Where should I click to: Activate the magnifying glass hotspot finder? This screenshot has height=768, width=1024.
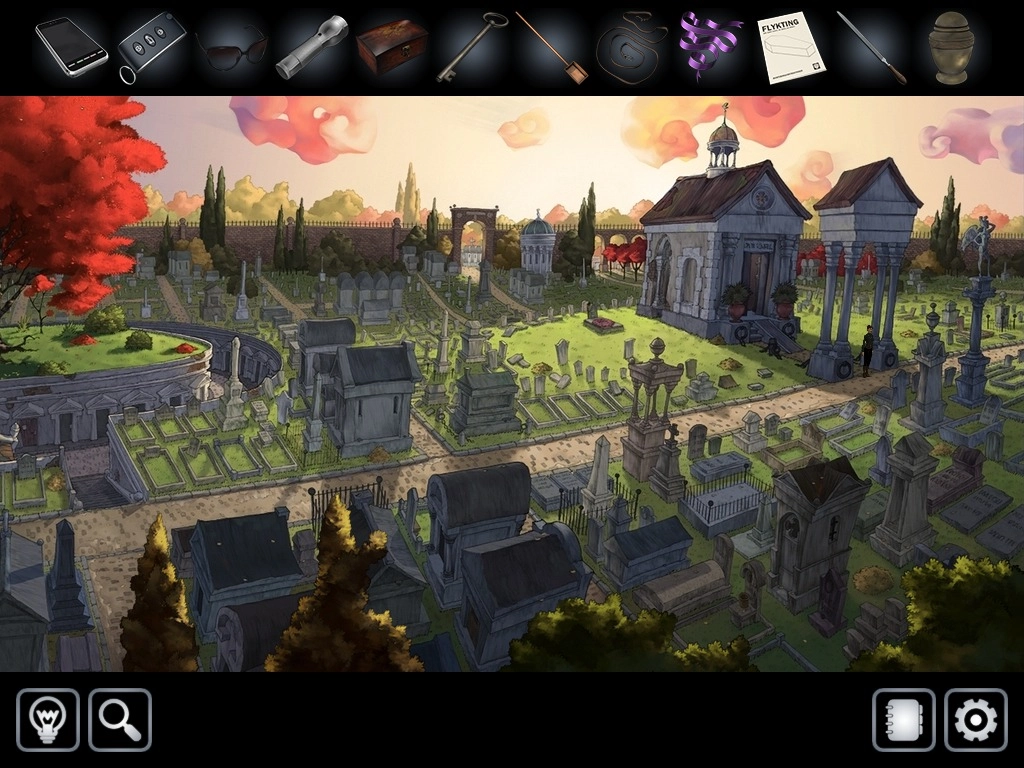[120, 720]
